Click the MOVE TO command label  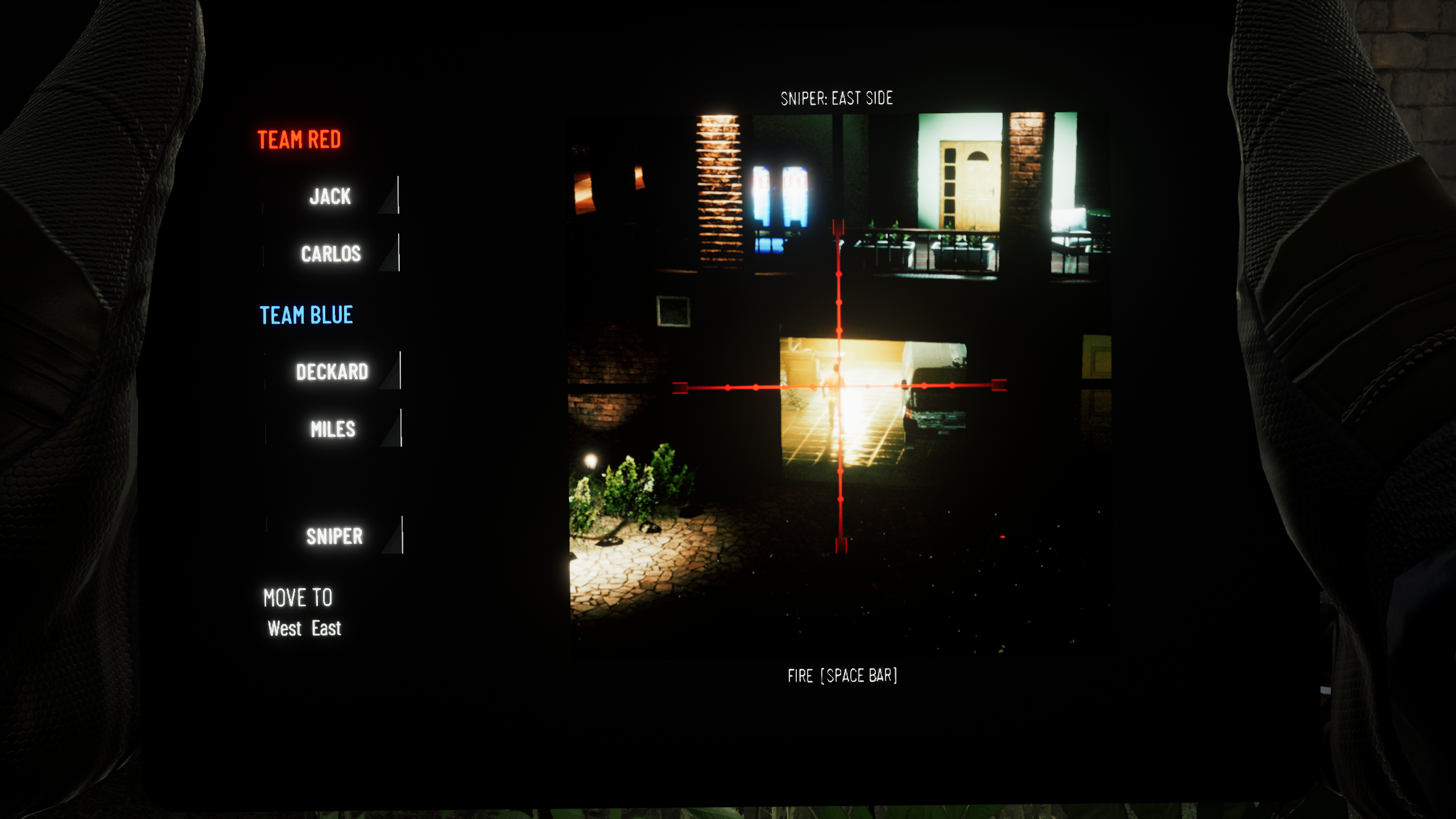(298, 597)
